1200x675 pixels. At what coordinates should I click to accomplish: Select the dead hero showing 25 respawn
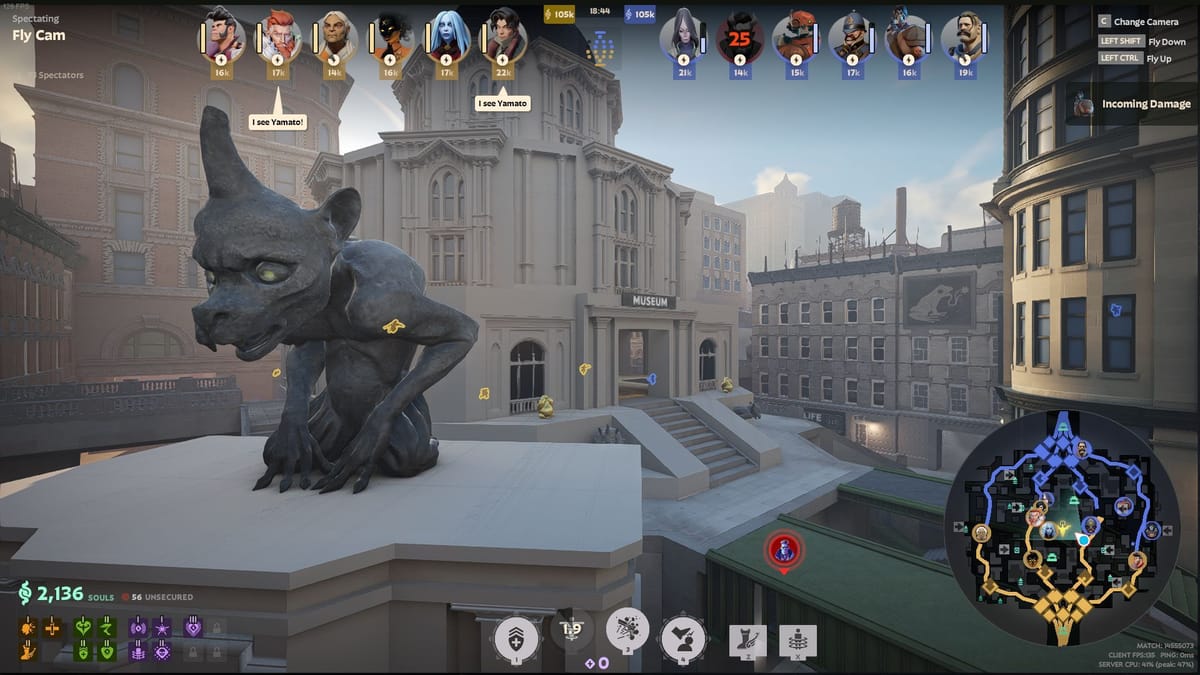click(741, 37)
